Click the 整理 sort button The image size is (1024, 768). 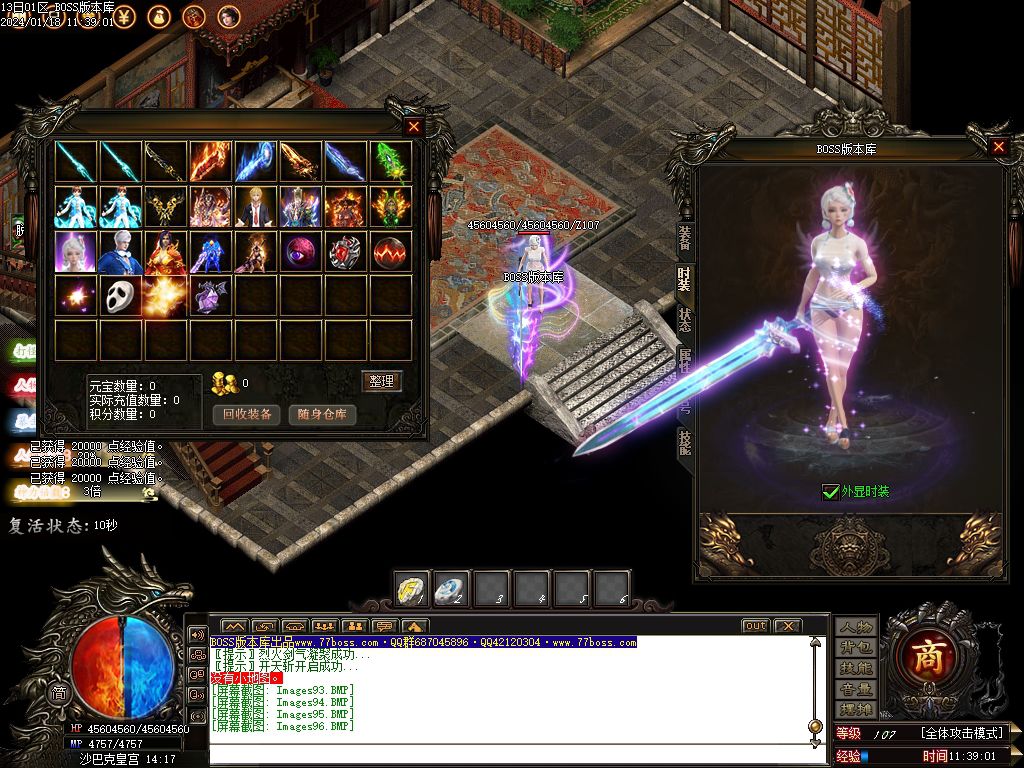381,381
